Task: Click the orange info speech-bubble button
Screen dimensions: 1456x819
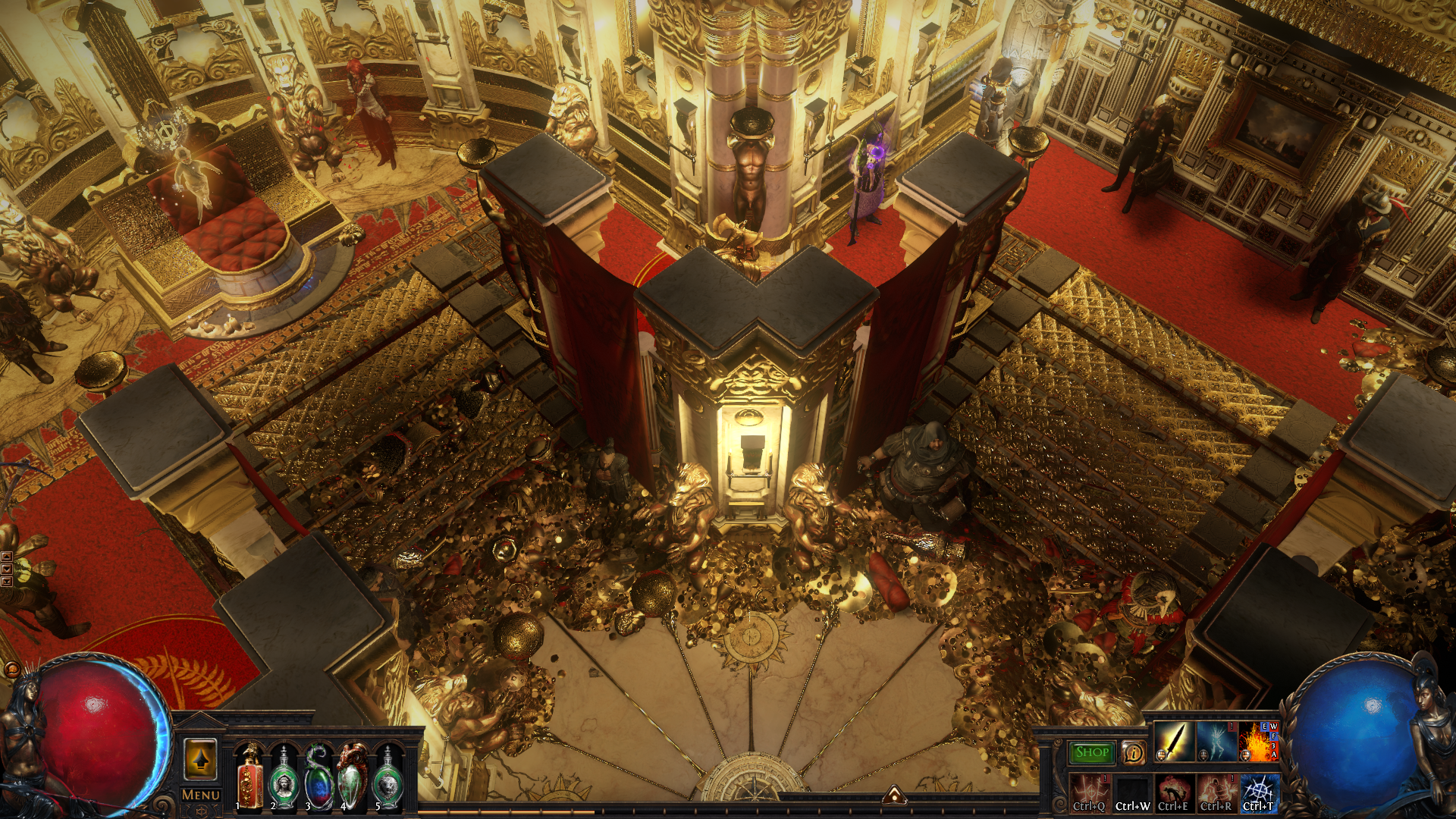Action: pyautogui.click(x=1133, y=752)
